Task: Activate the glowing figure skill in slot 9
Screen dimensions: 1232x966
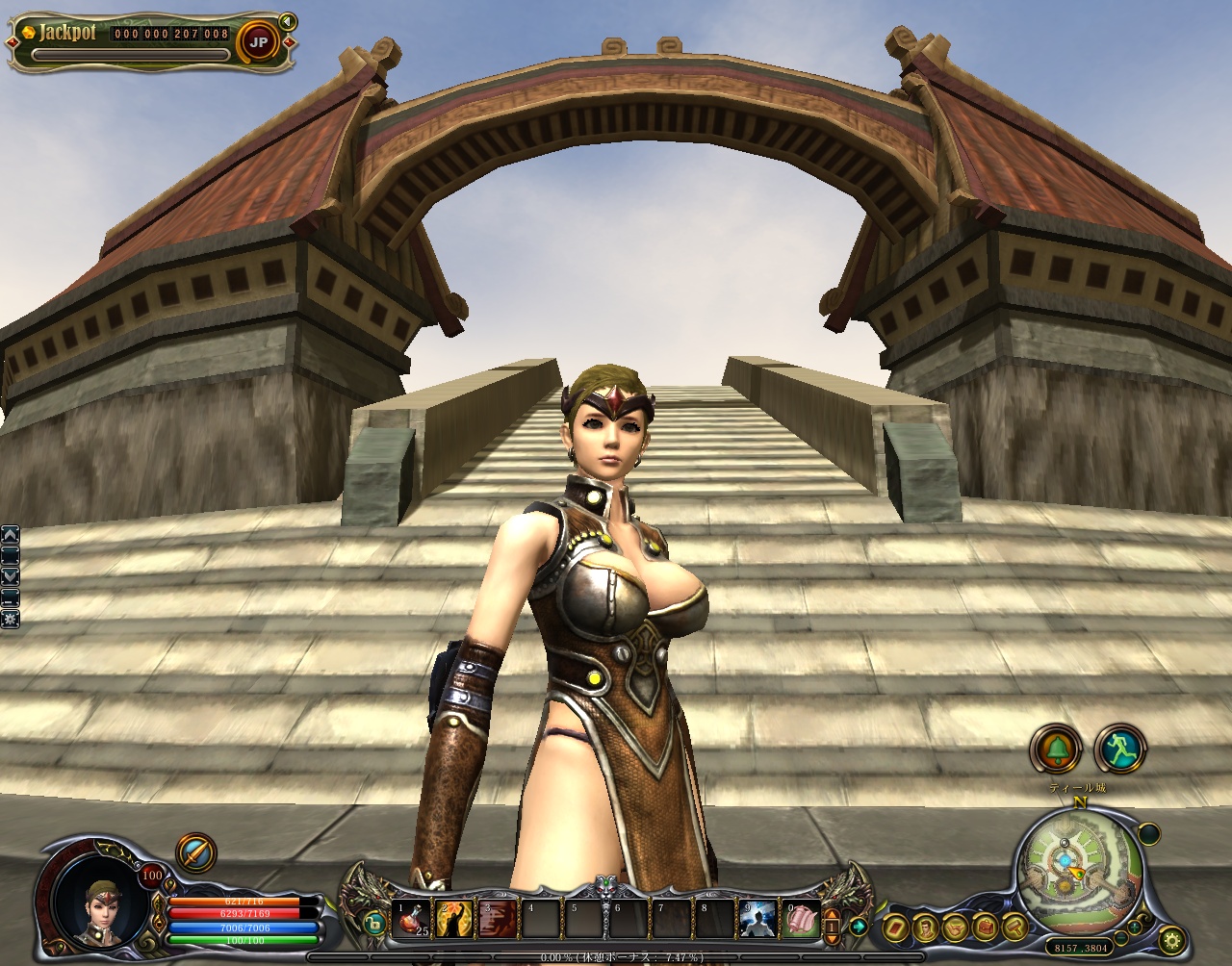Action: 757,919
